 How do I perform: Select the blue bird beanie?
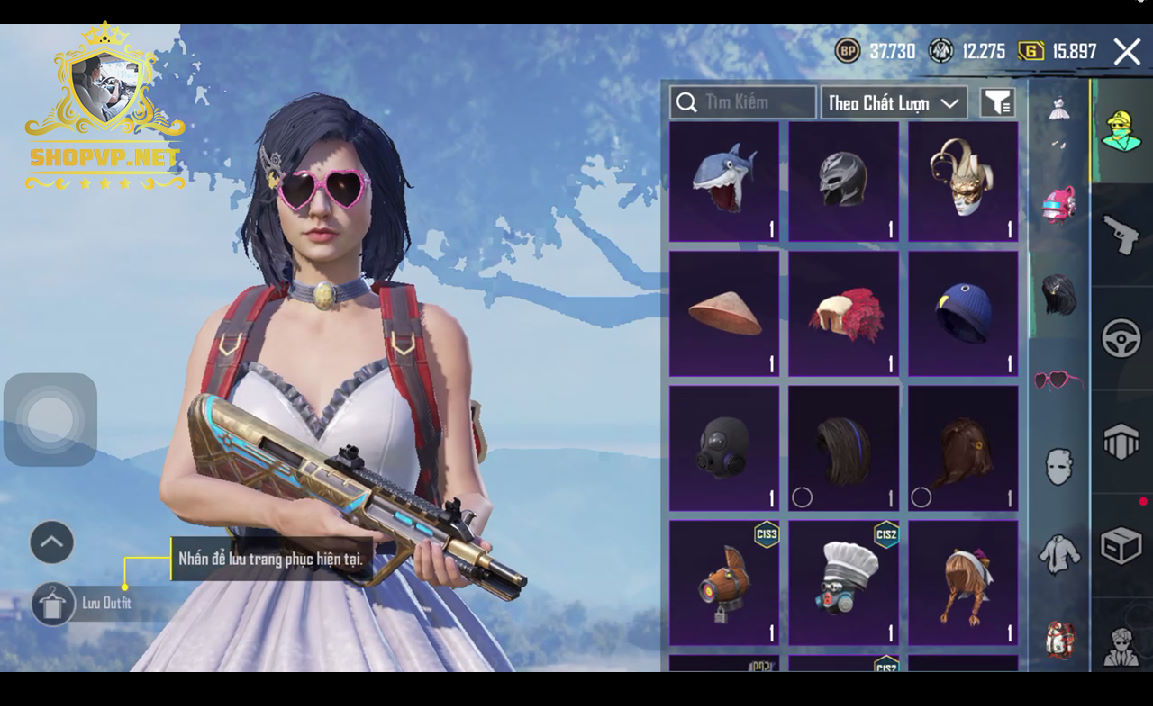click(x=962, y=314)
